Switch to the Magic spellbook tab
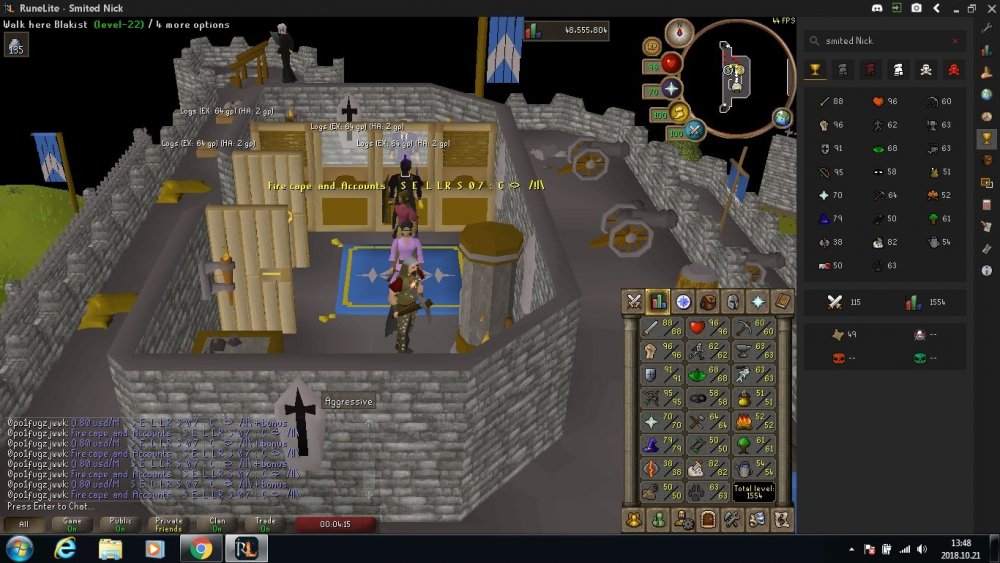1000x563 pixels. click(x=783, y=301)
